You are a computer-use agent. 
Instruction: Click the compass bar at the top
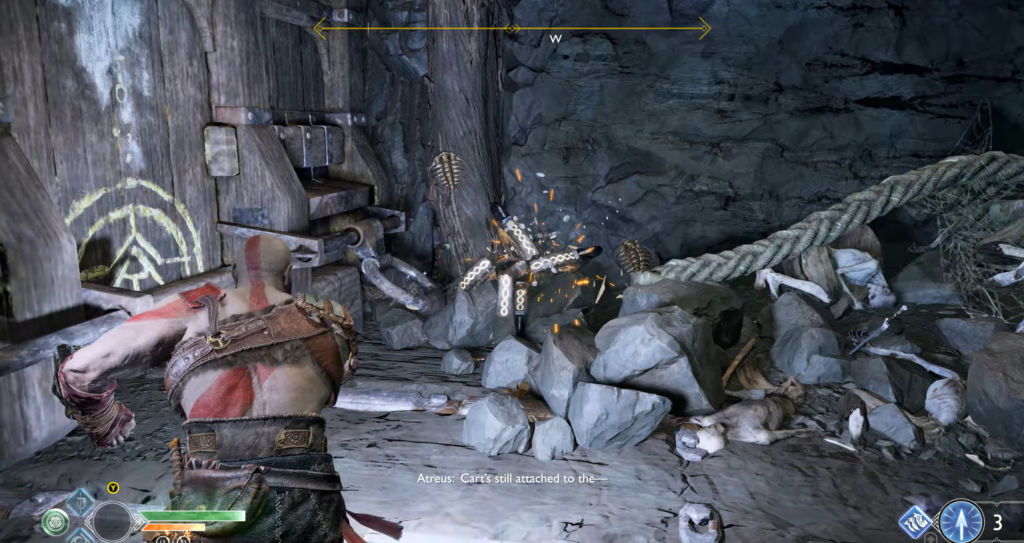point(512,28)
